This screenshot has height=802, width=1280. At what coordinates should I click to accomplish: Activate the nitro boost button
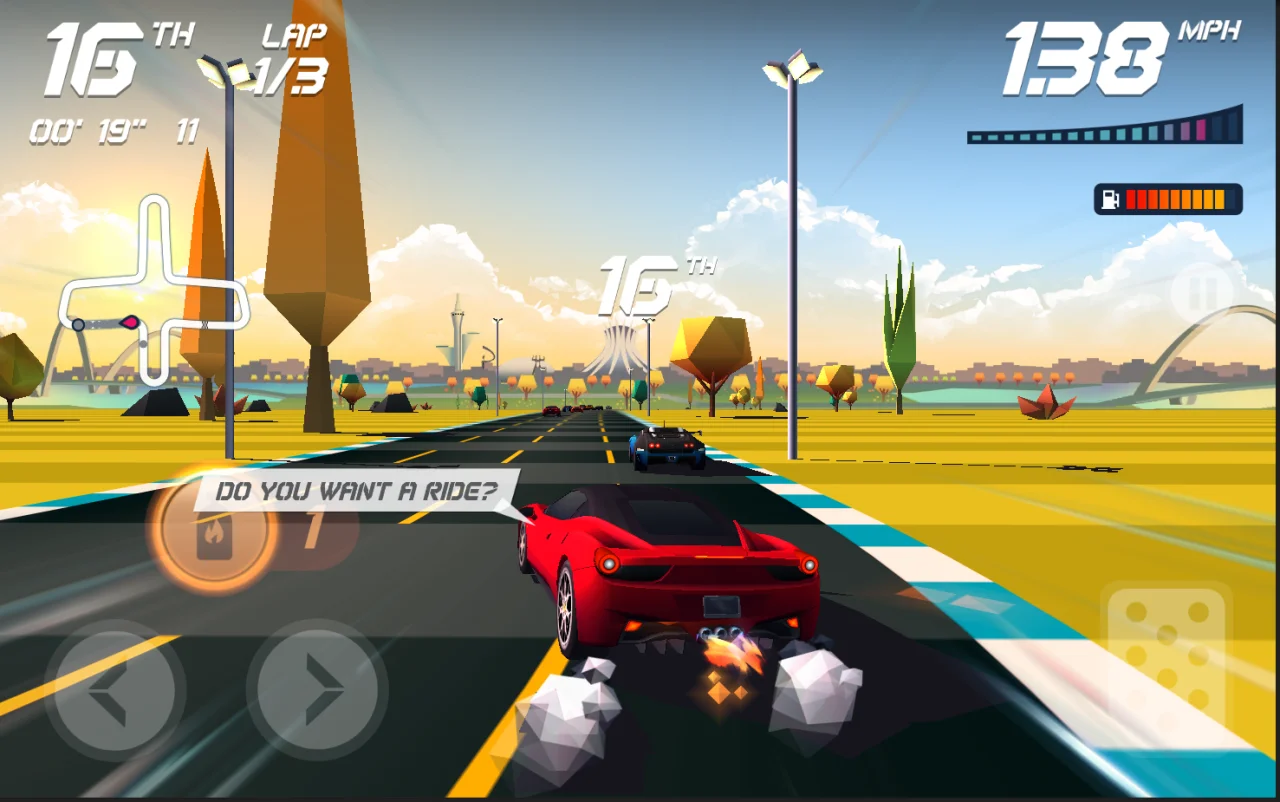(x=213, y=530)
